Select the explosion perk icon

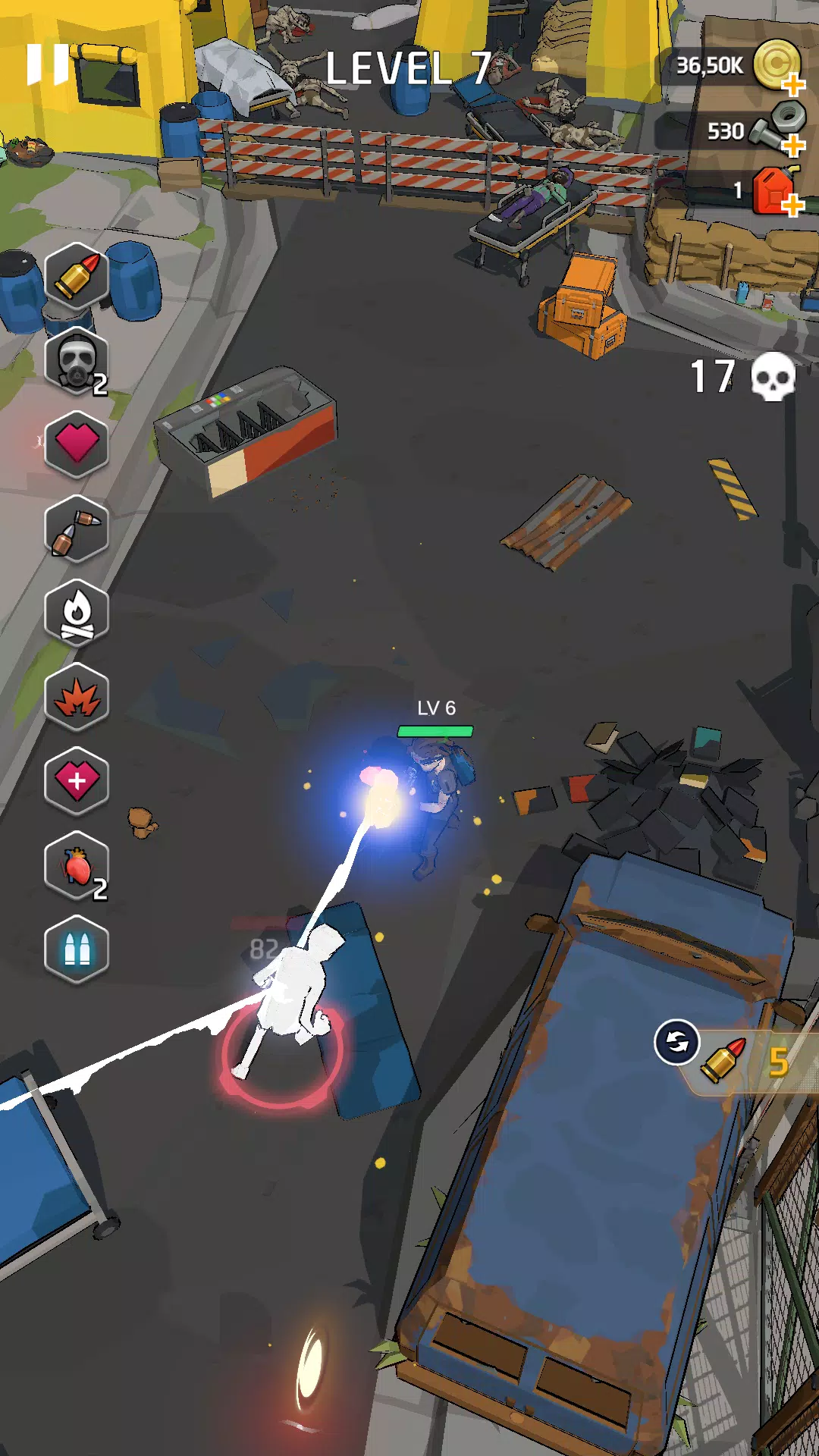(77, 697)
